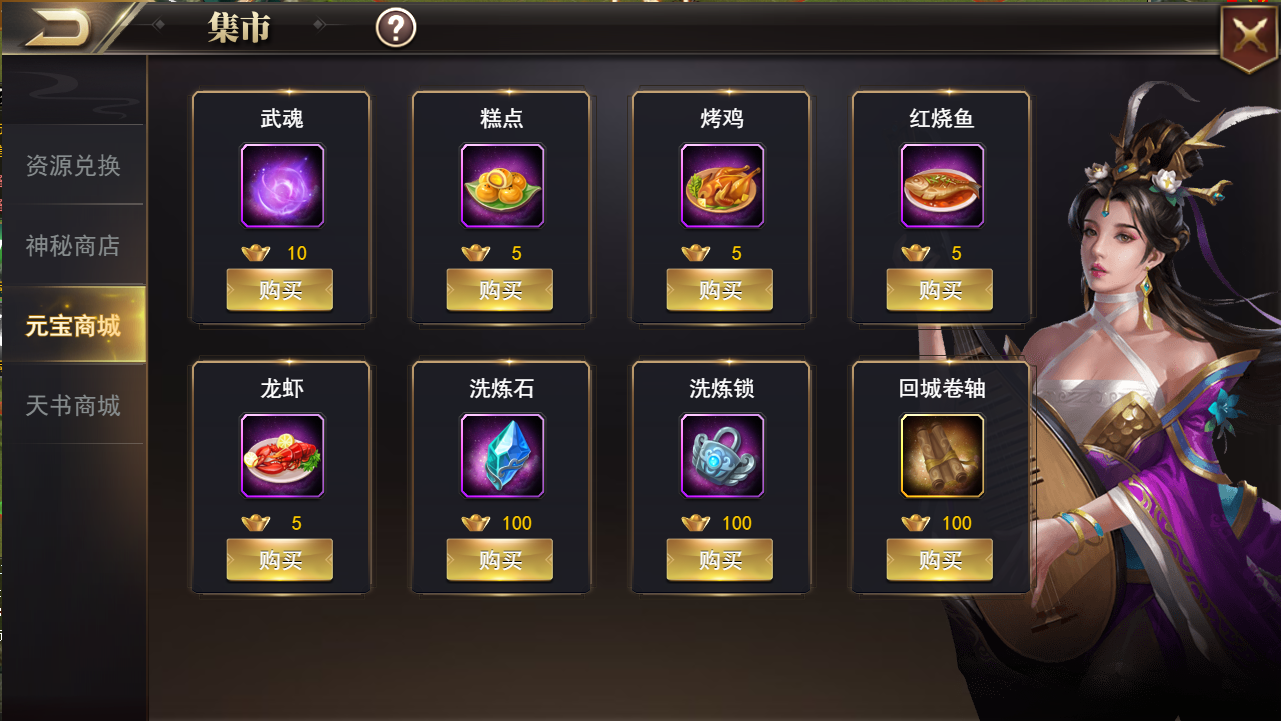Click the back arrow at top left
The image size is (1281, 721).
[62, 25]
